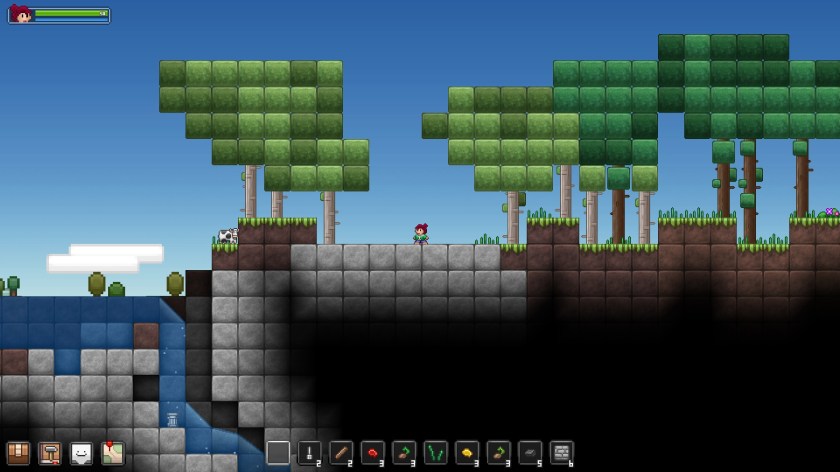This screenshot has width=840, height=472.
Task: Select the white shovel tool slot
Action: (x=310, y=452)
